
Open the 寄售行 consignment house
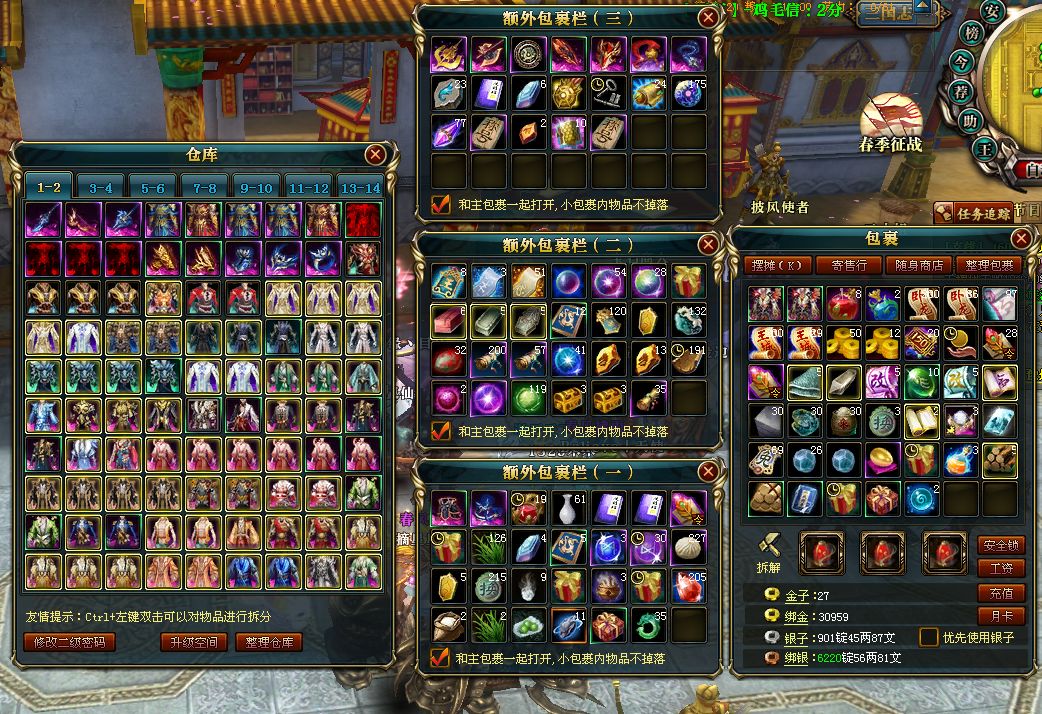pos(849,265)
